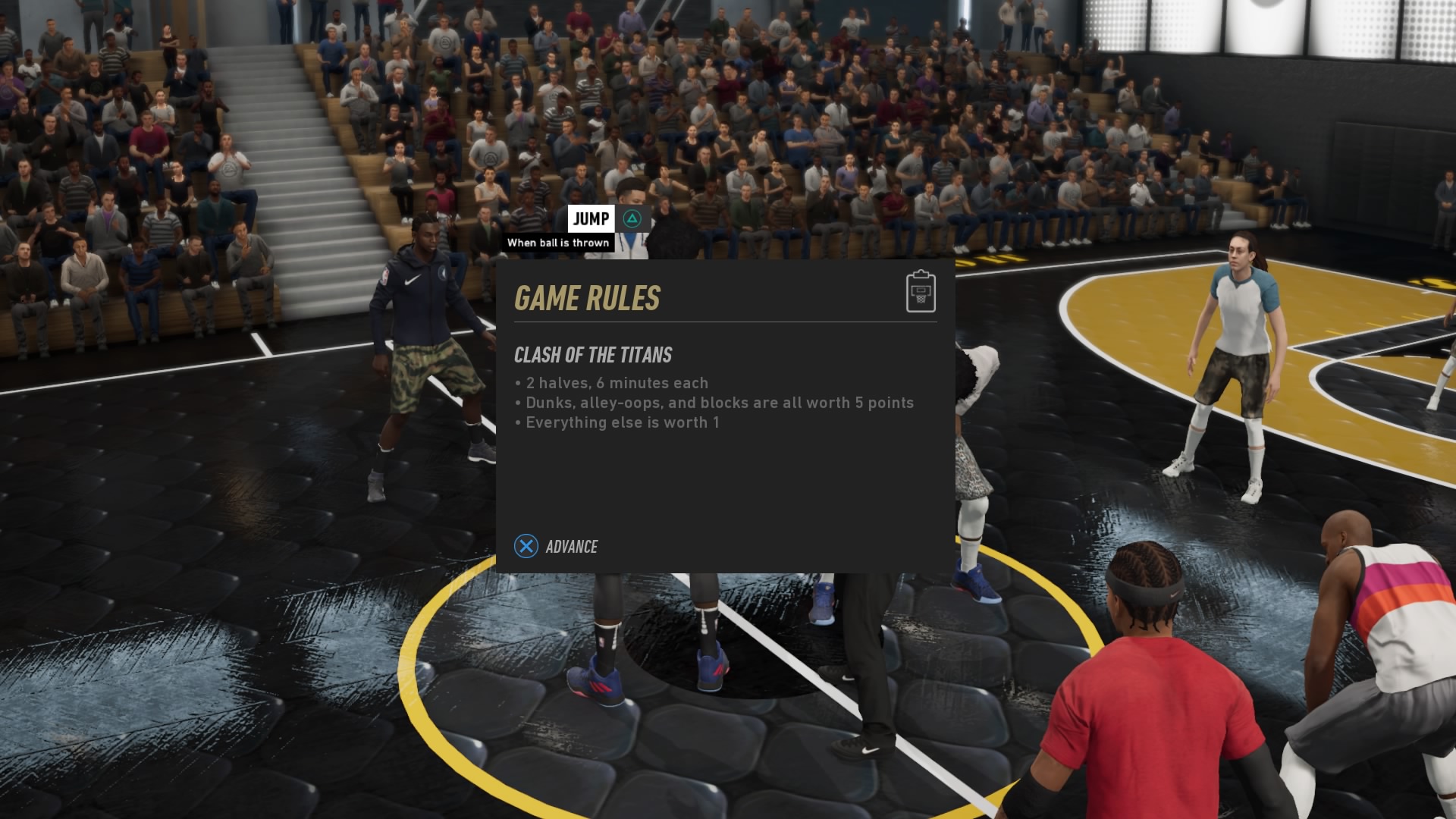Click the teal triangle inside the button prompt
Screen dimensions: 1456x819
pyautogui.click(x=632, y=218)
